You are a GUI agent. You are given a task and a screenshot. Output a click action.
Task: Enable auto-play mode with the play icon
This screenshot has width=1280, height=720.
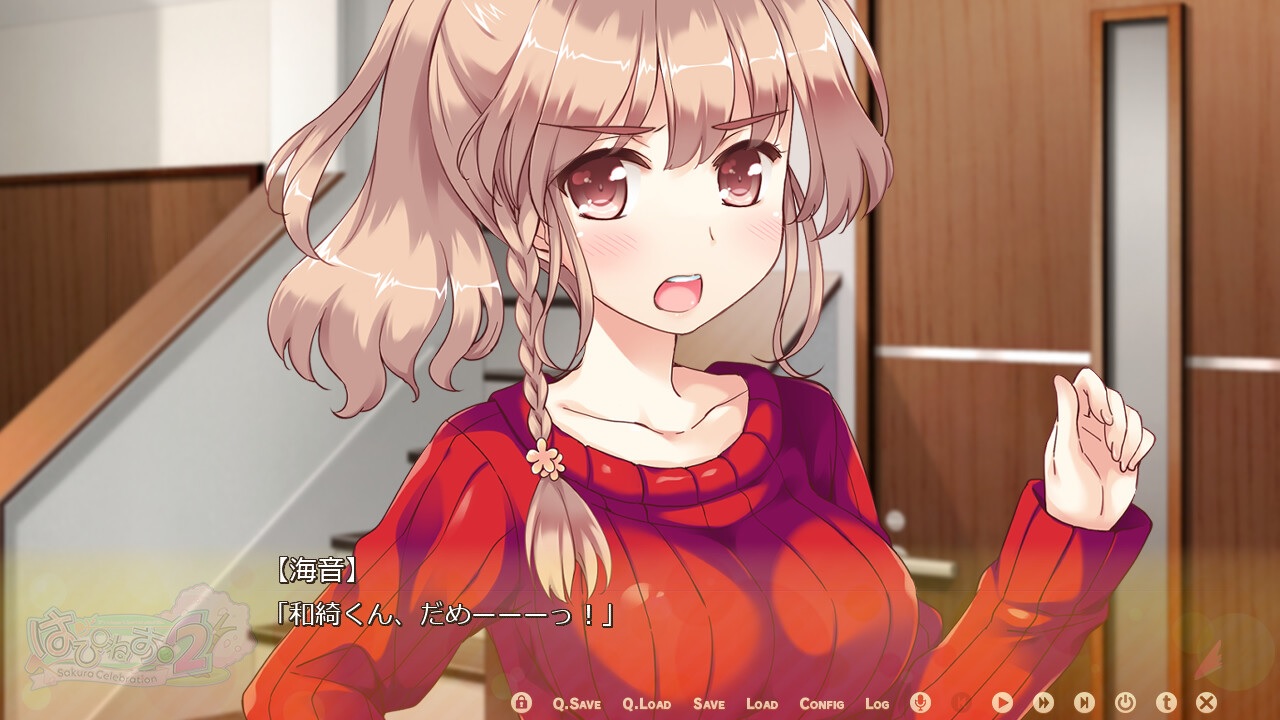[1003, 703]
